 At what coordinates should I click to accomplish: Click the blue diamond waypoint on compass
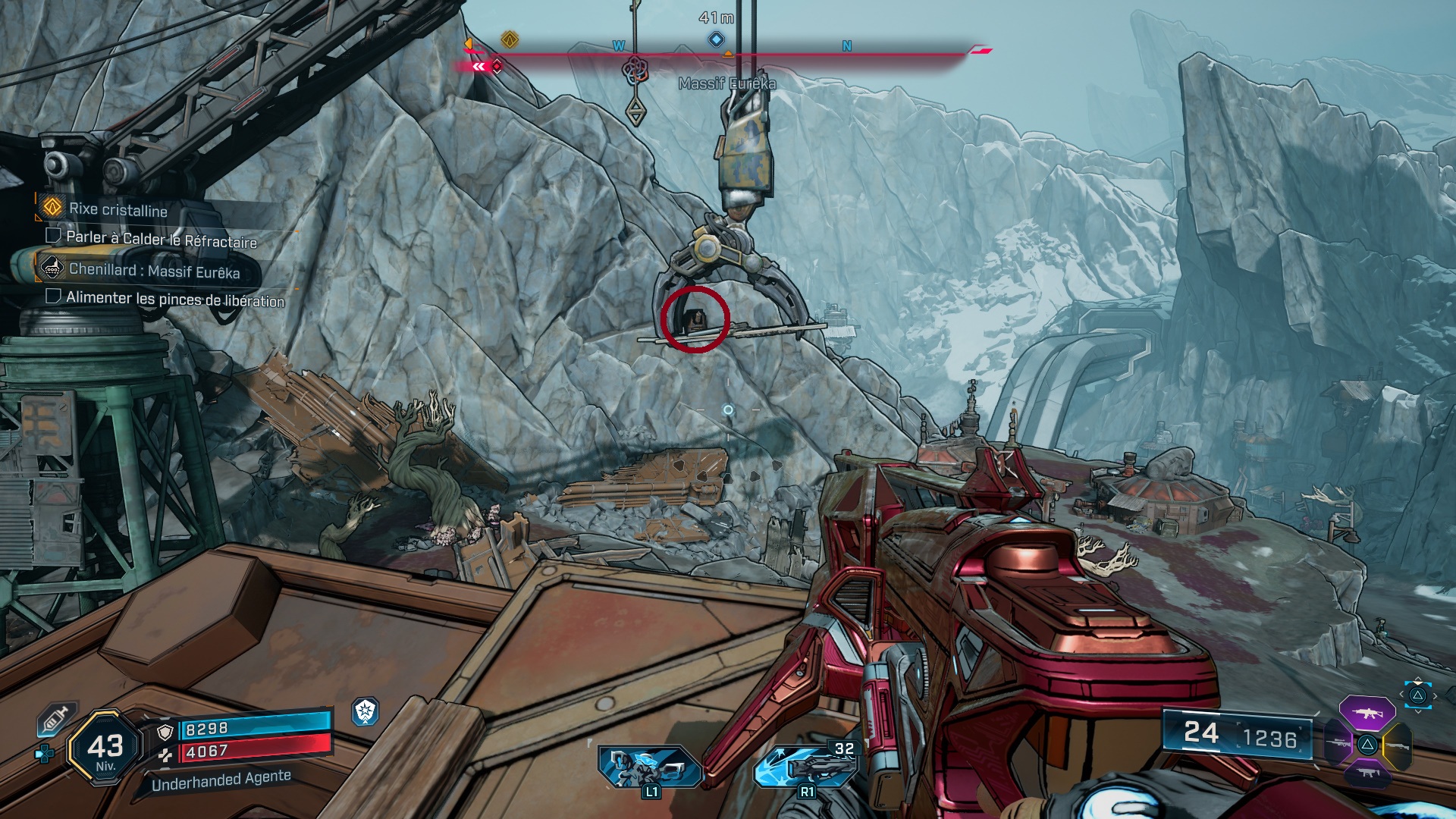[x=716, y=39]
